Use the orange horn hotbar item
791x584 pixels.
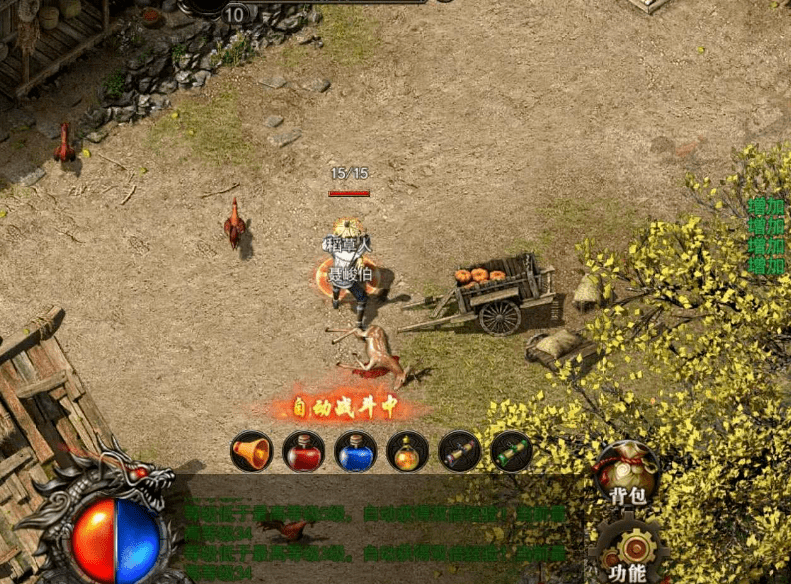(x=251, y=452)
